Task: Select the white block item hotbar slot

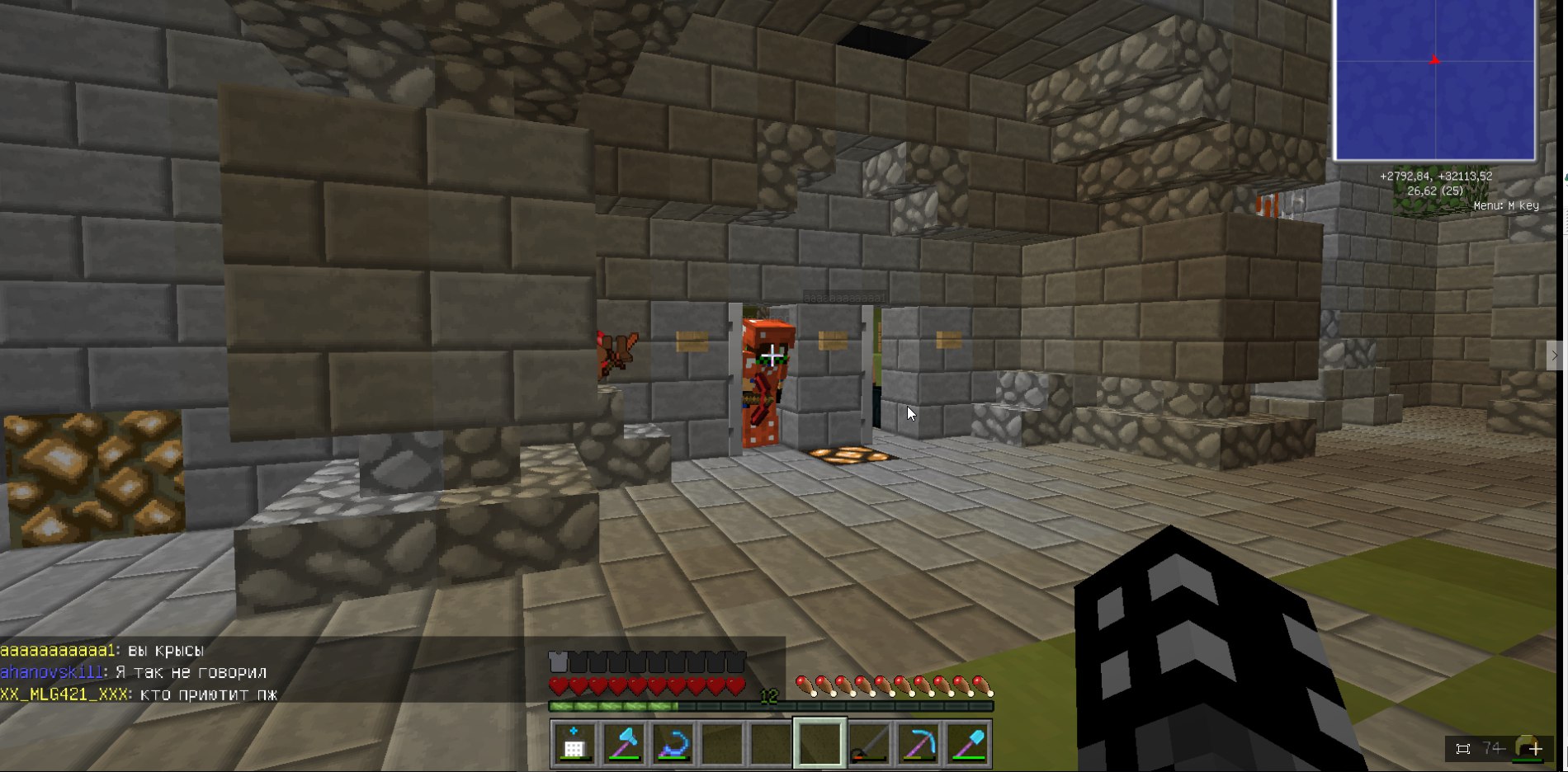Action: [x=574, y=744]
